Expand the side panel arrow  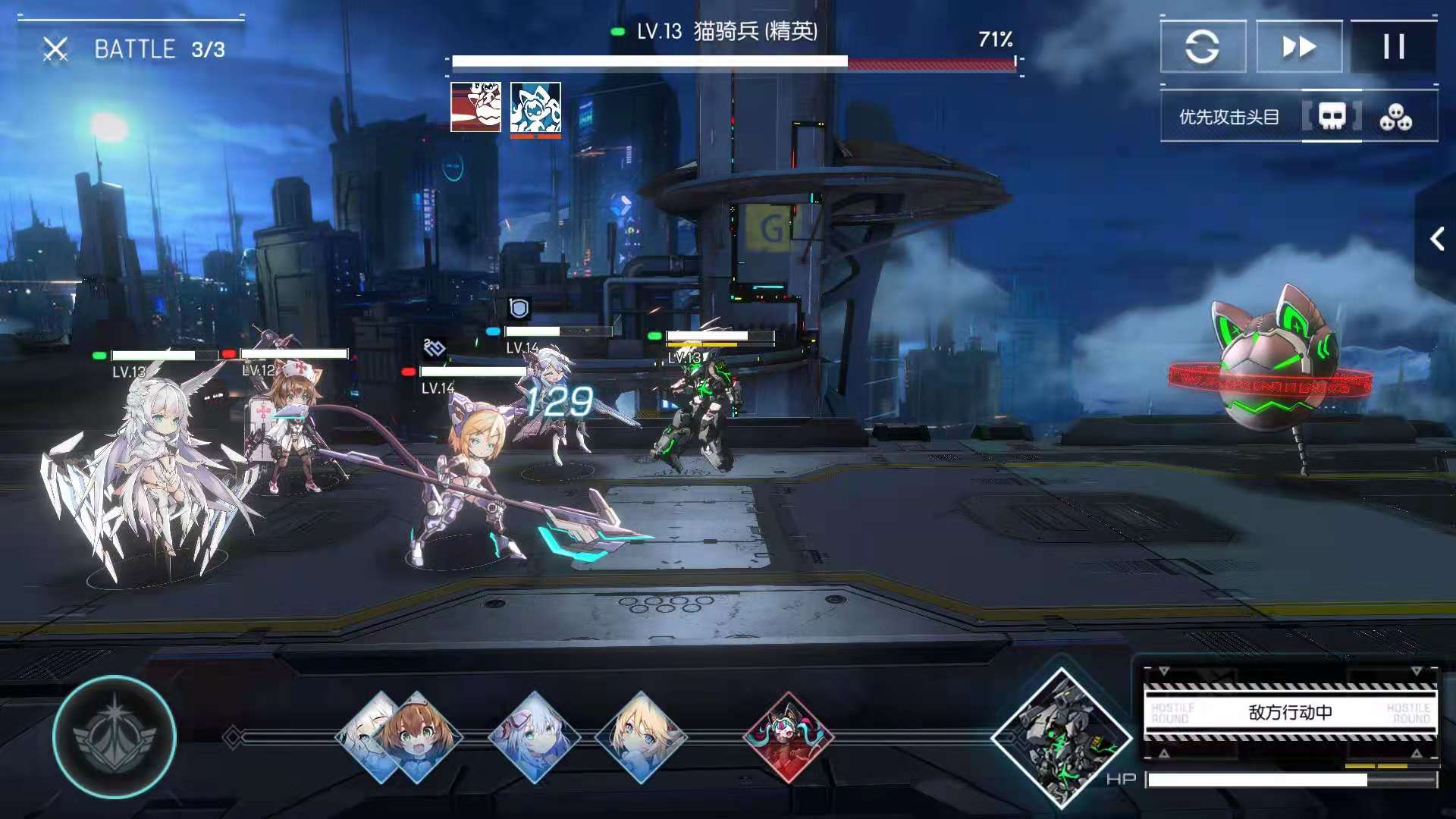(1436, 240)
